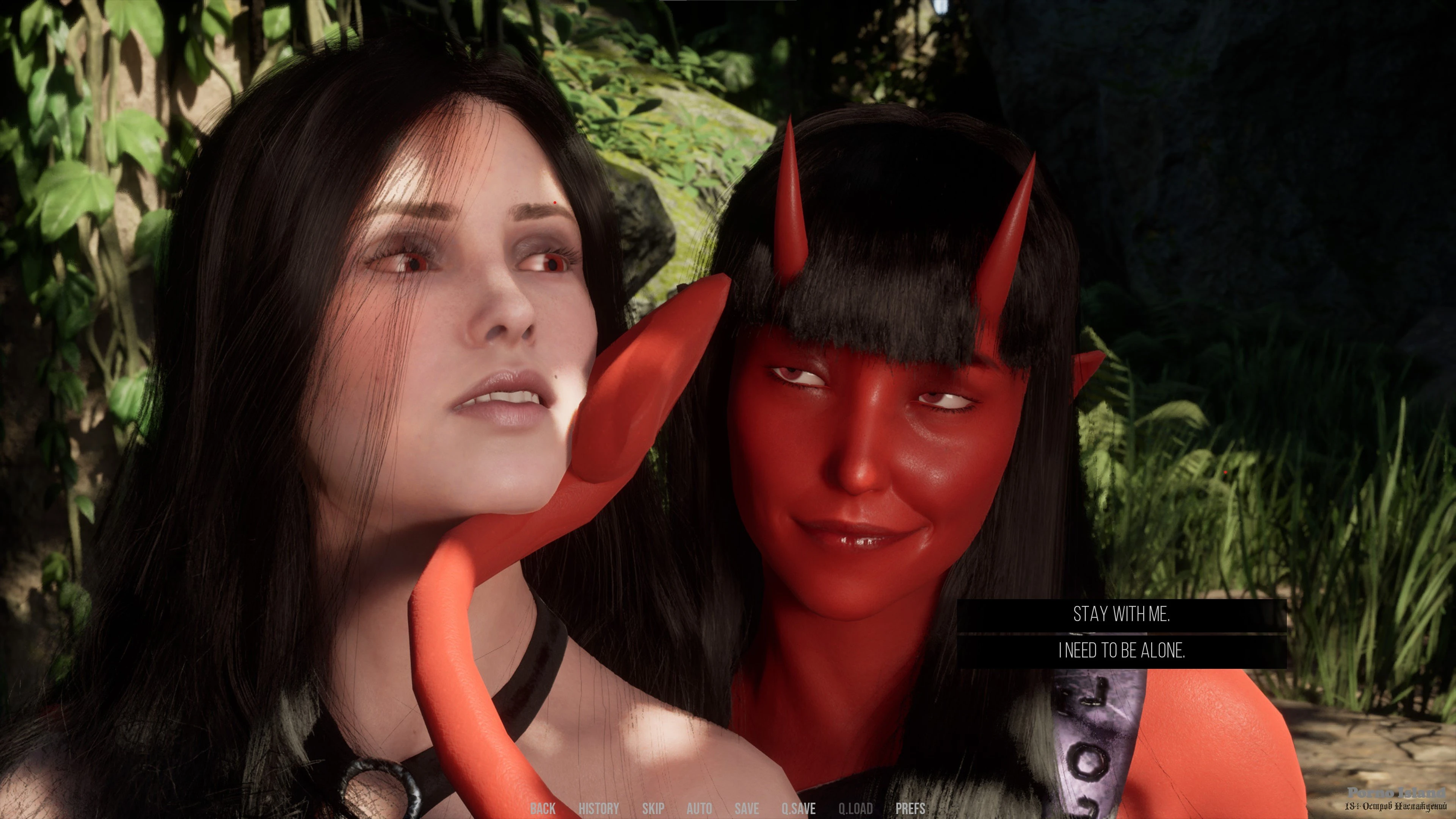Image resolution: width=1456 pixels, height=819 pixels.
Task: Open the Prefs settings menu
Action: click(910, 808)
